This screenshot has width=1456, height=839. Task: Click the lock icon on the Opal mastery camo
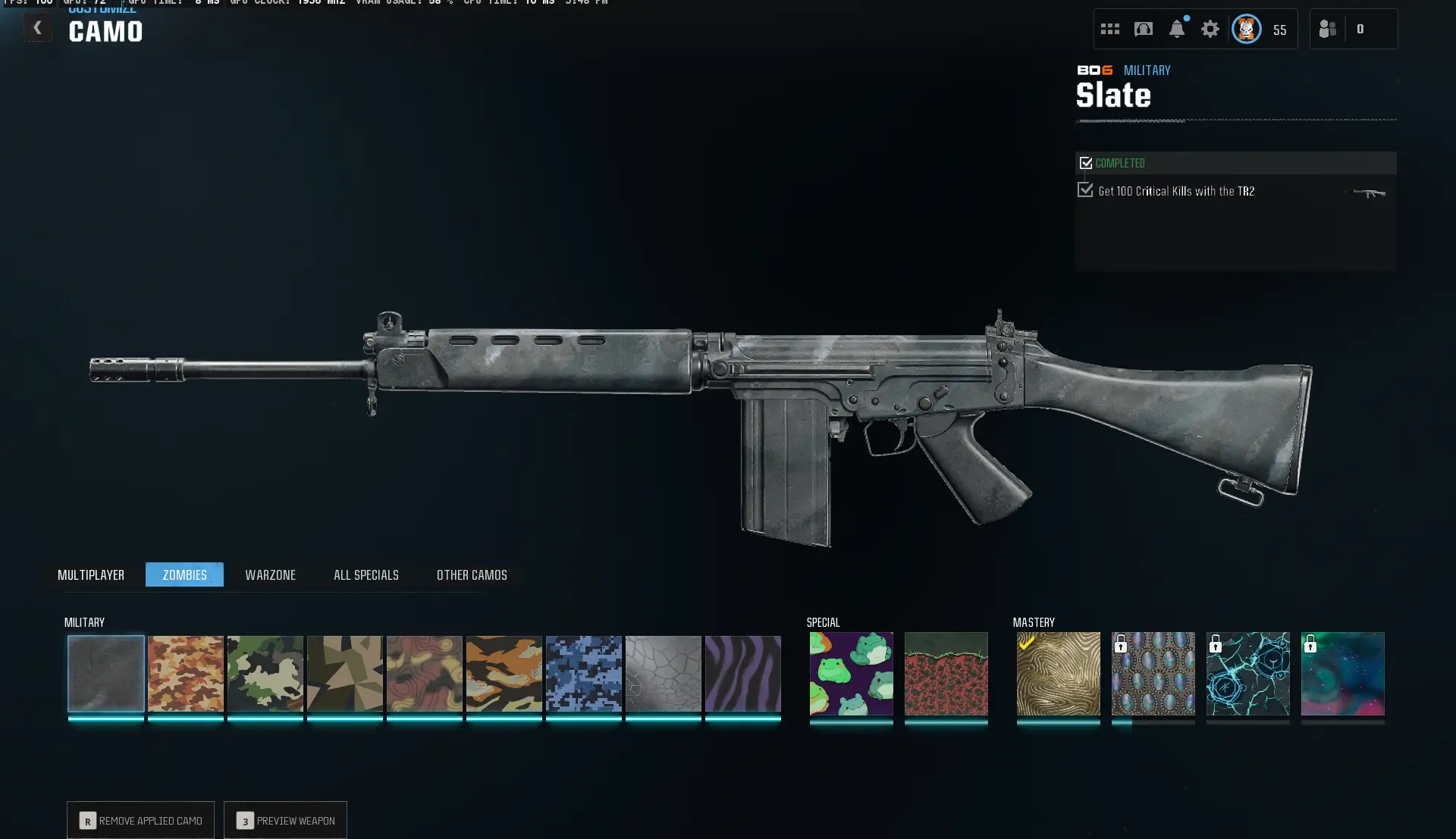click(1122, 646)
